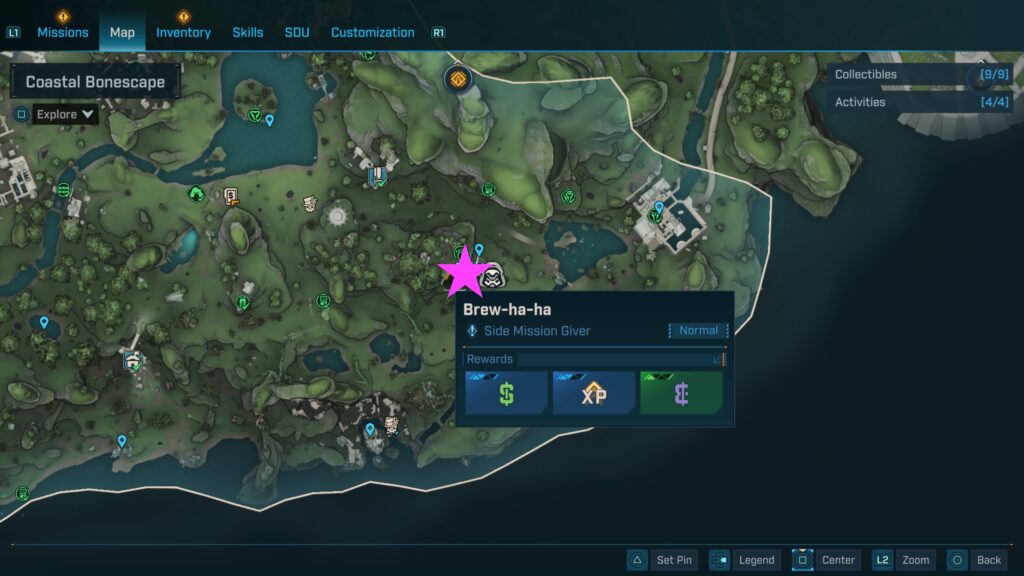Go to the SDU tab
Screen dimensions: 1024x576
pyautogui.click(x=297, y=32)
